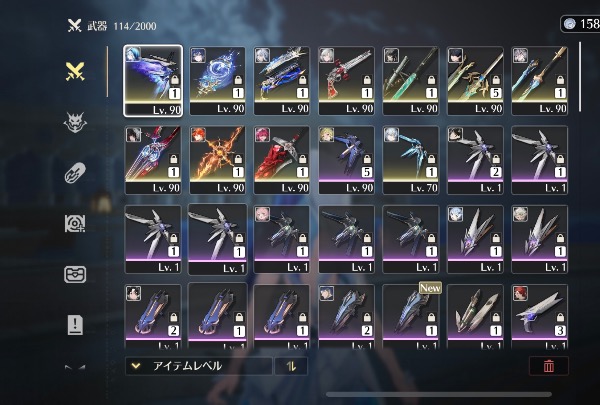This screenshot has height=405, width=600.
Task: Select the ornate red pistols weapon slot
Action: tap(347, 80)
